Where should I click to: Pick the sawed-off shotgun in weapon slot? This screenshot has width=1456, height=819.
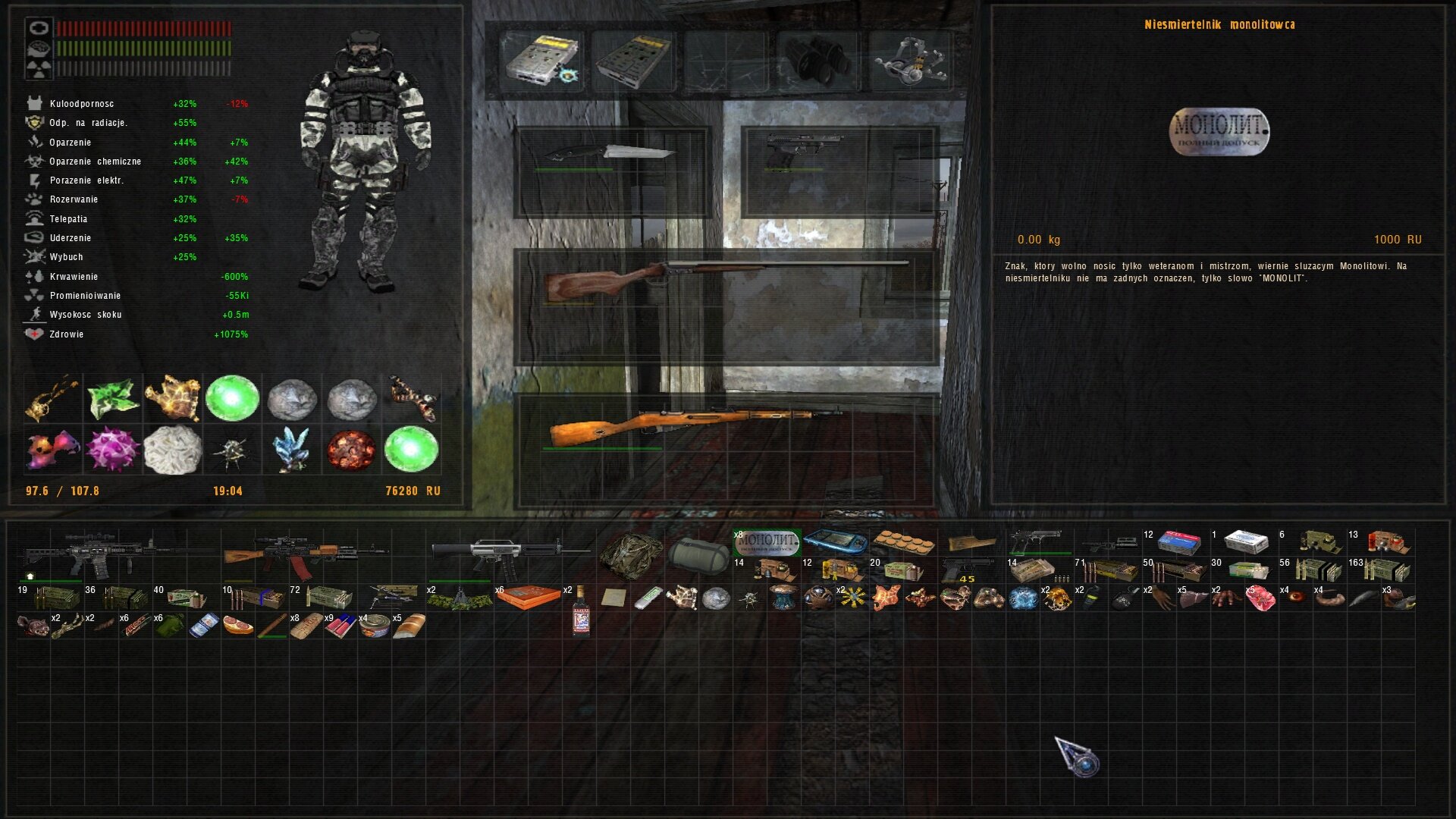pyautogui.click(x=724, y=278)
